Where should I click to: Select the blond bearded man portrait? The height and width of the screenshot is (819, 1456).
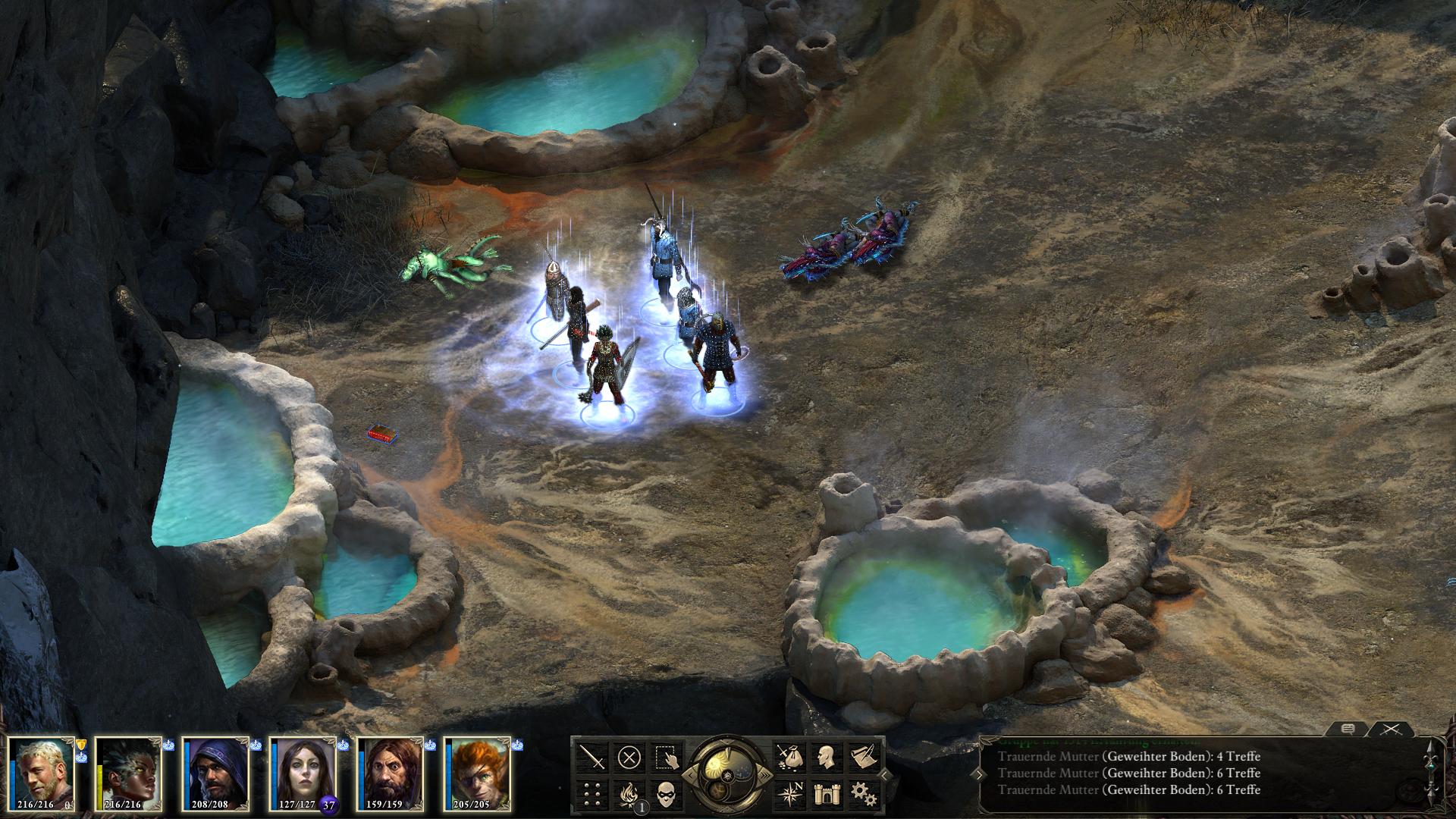(42, 773)
